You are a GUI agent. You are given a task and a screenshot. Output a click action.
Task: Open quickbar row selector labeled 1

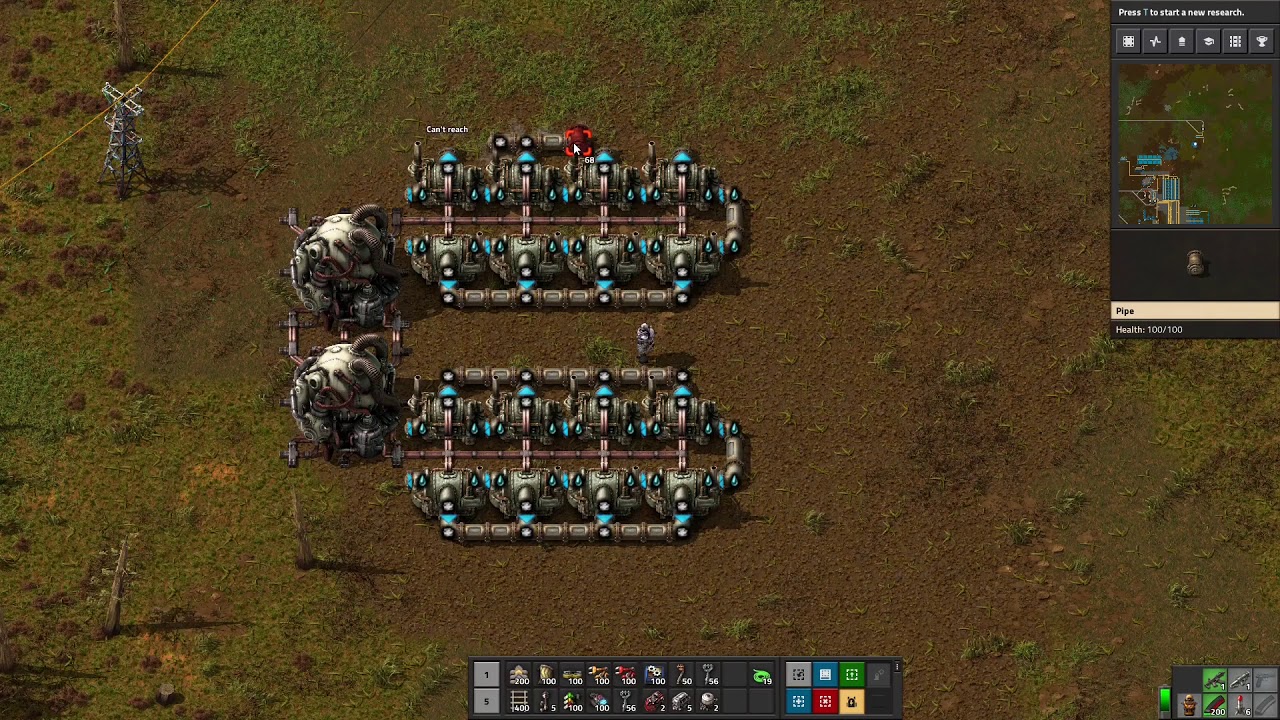(x=487, y=677)
